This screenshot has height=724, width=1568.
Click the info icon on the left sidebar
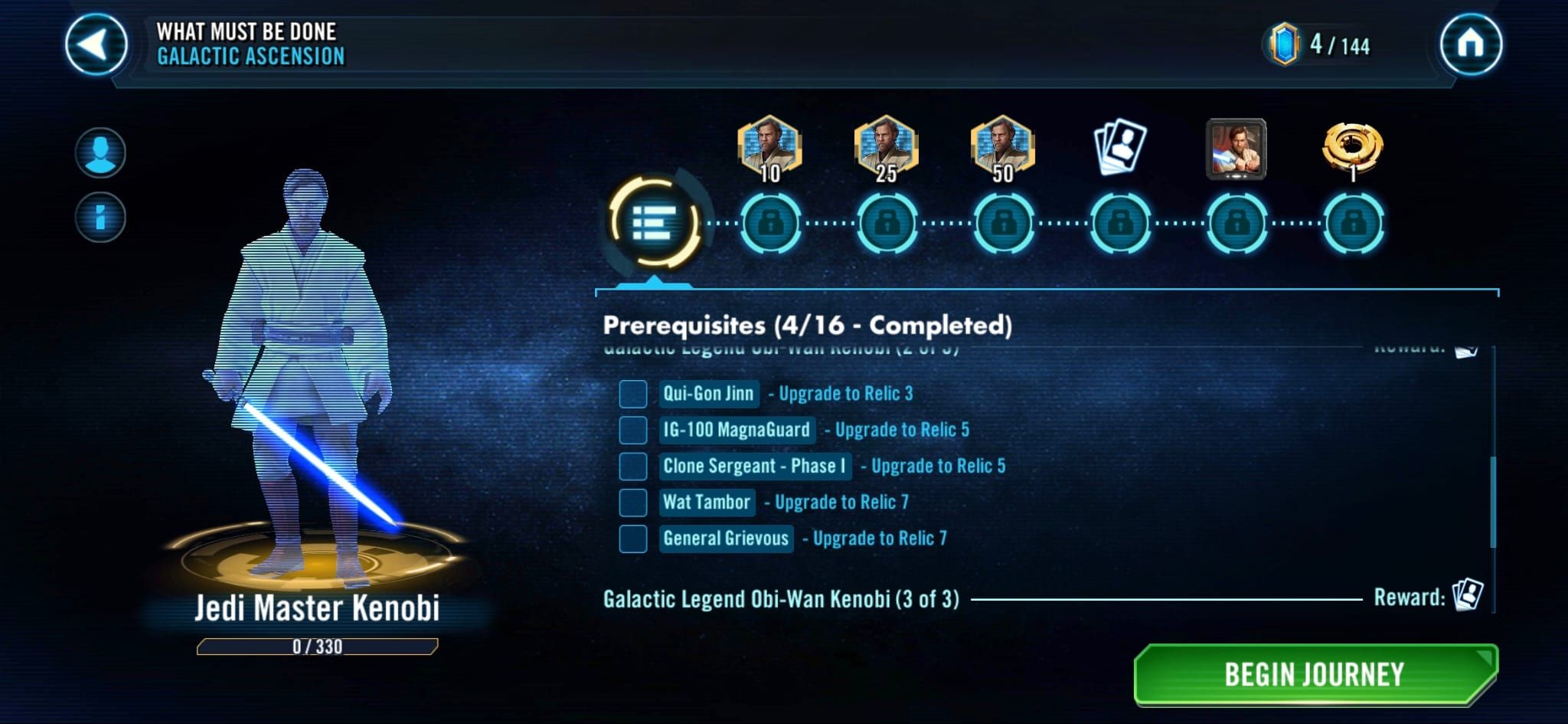[x=101, y=215]
